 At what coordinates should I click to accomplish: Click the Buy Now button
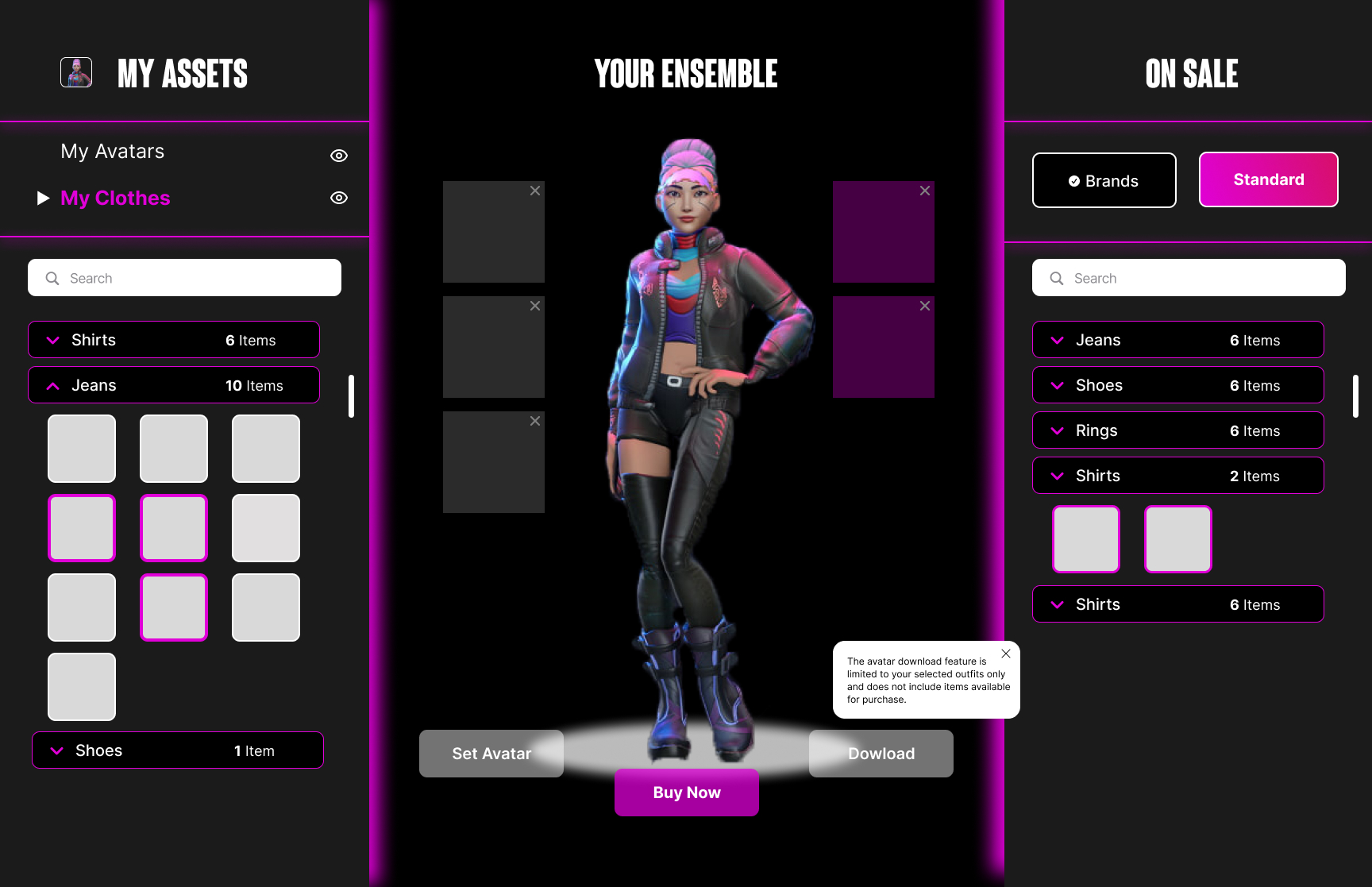686,792
